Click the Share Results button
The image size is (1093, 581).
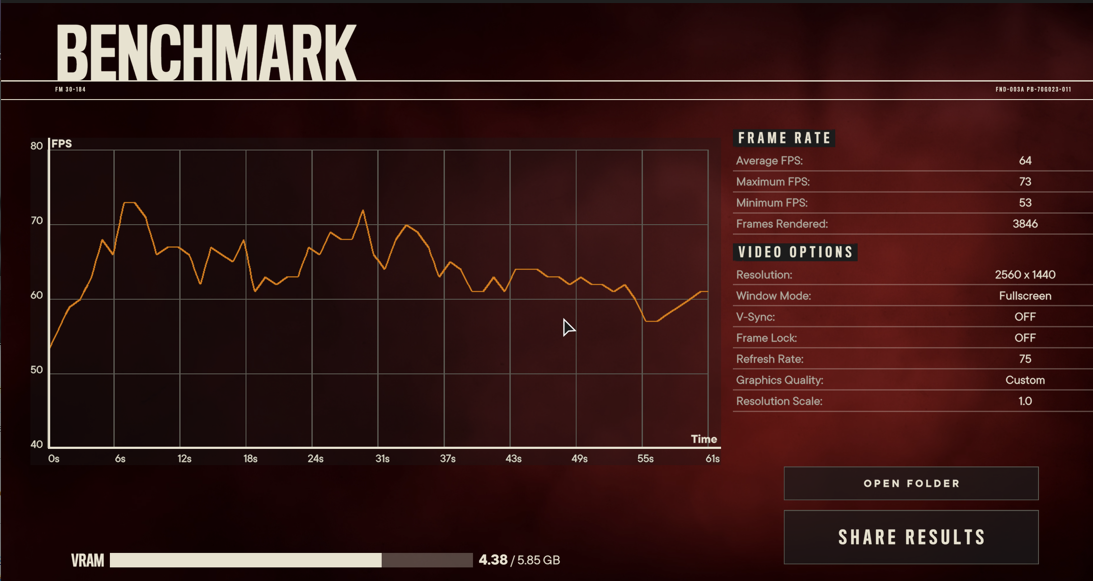click(x=911, y=537)
